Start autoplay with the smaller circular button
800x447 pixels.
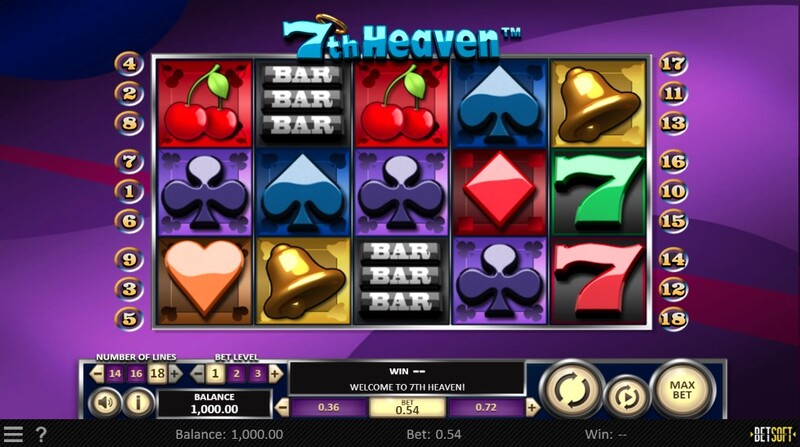626,396
